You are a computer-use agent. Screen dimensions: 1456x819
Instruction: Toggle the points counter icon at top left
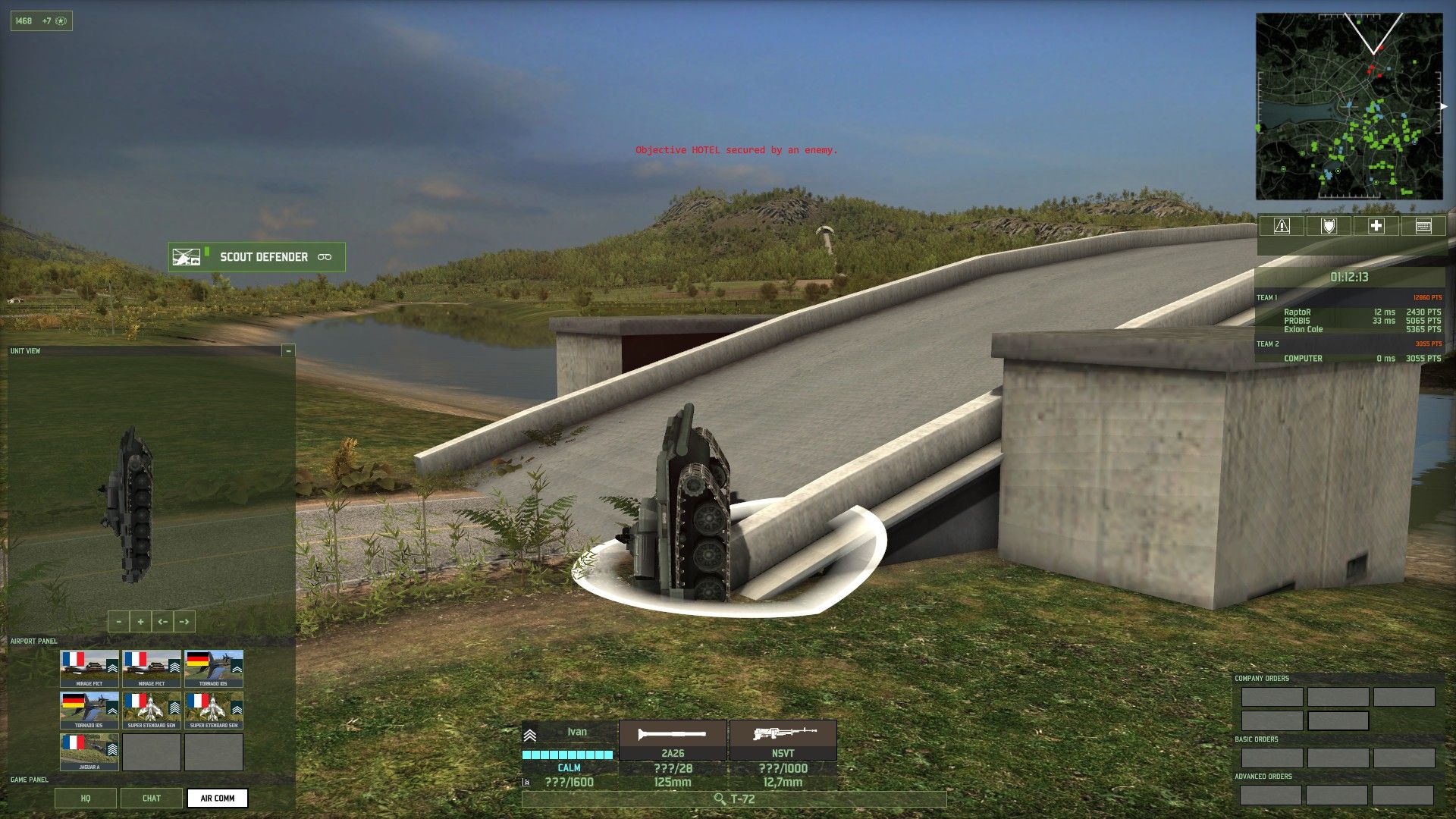click(61, 20)
